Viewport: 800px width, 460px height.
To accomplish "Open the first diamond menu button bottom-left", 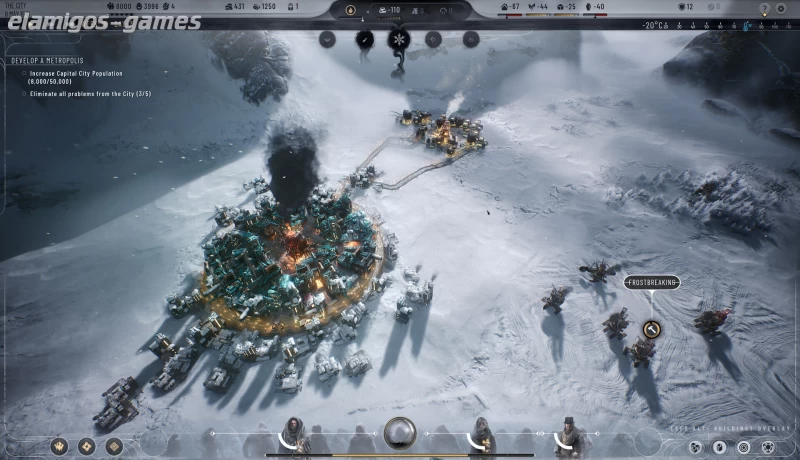I will coord(59,446).
